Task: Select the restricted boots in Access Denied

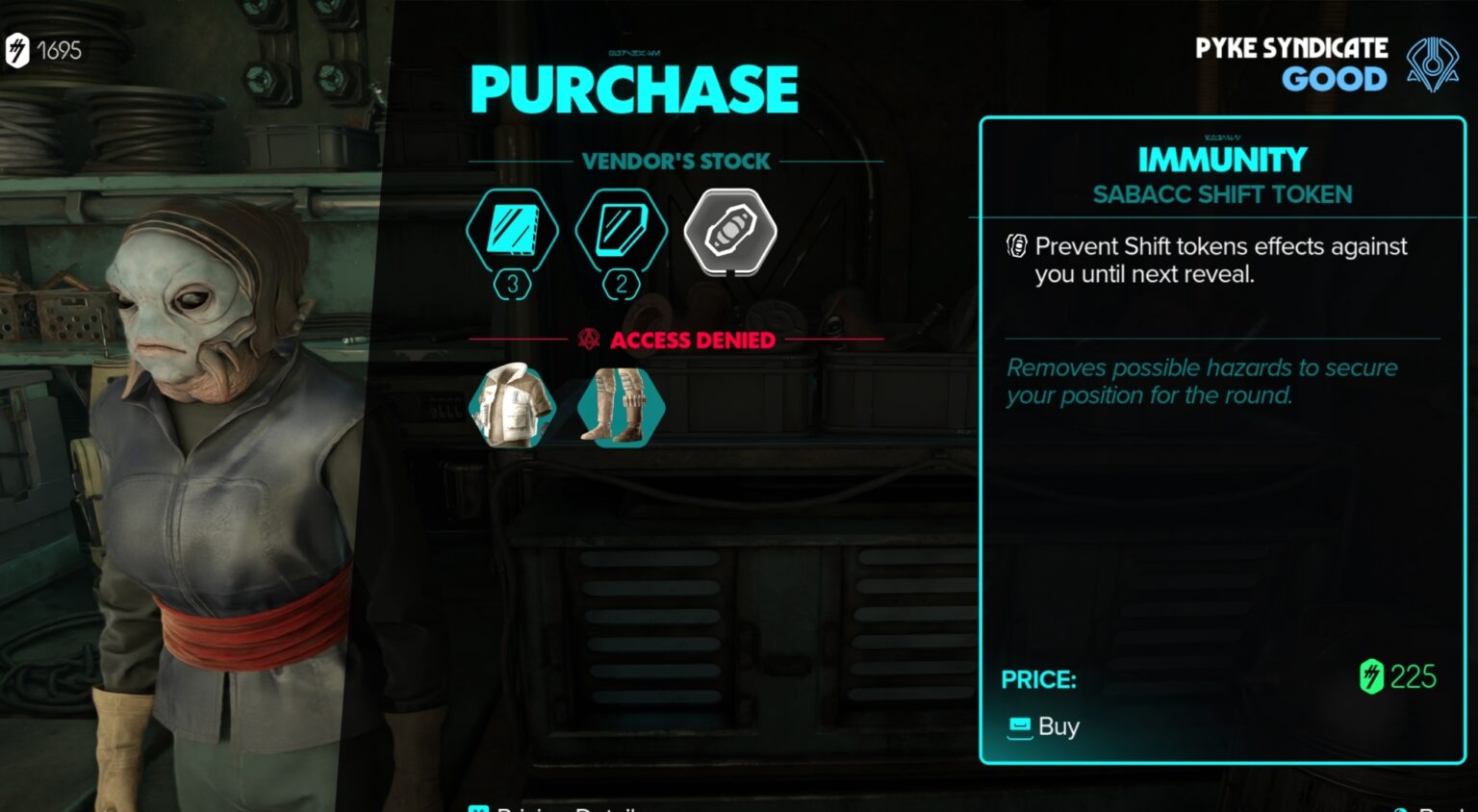Action: coord(621,407)
